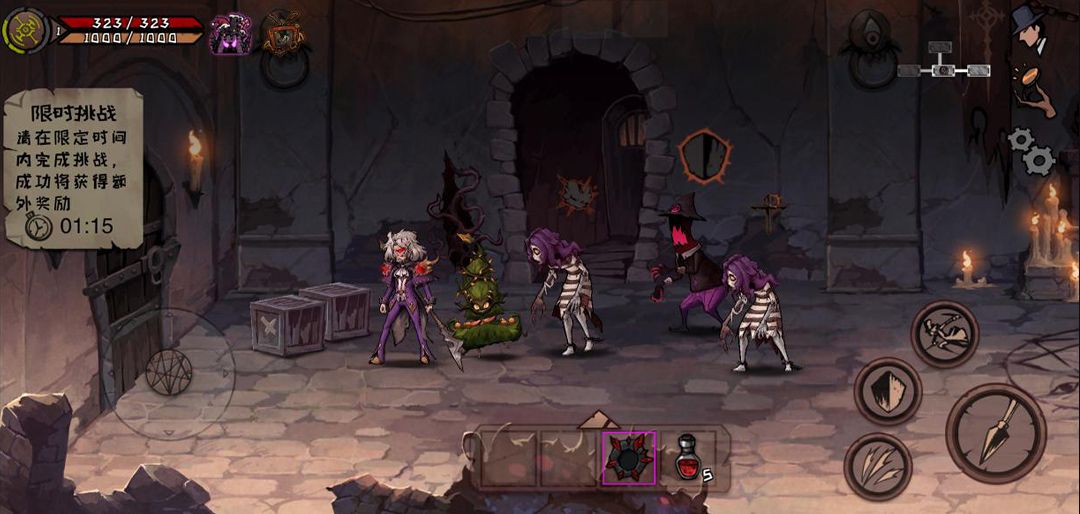Tap the hand holding orange coin icon
The width and height of the screenshot is (1080, 514).
click(1029, 88)
